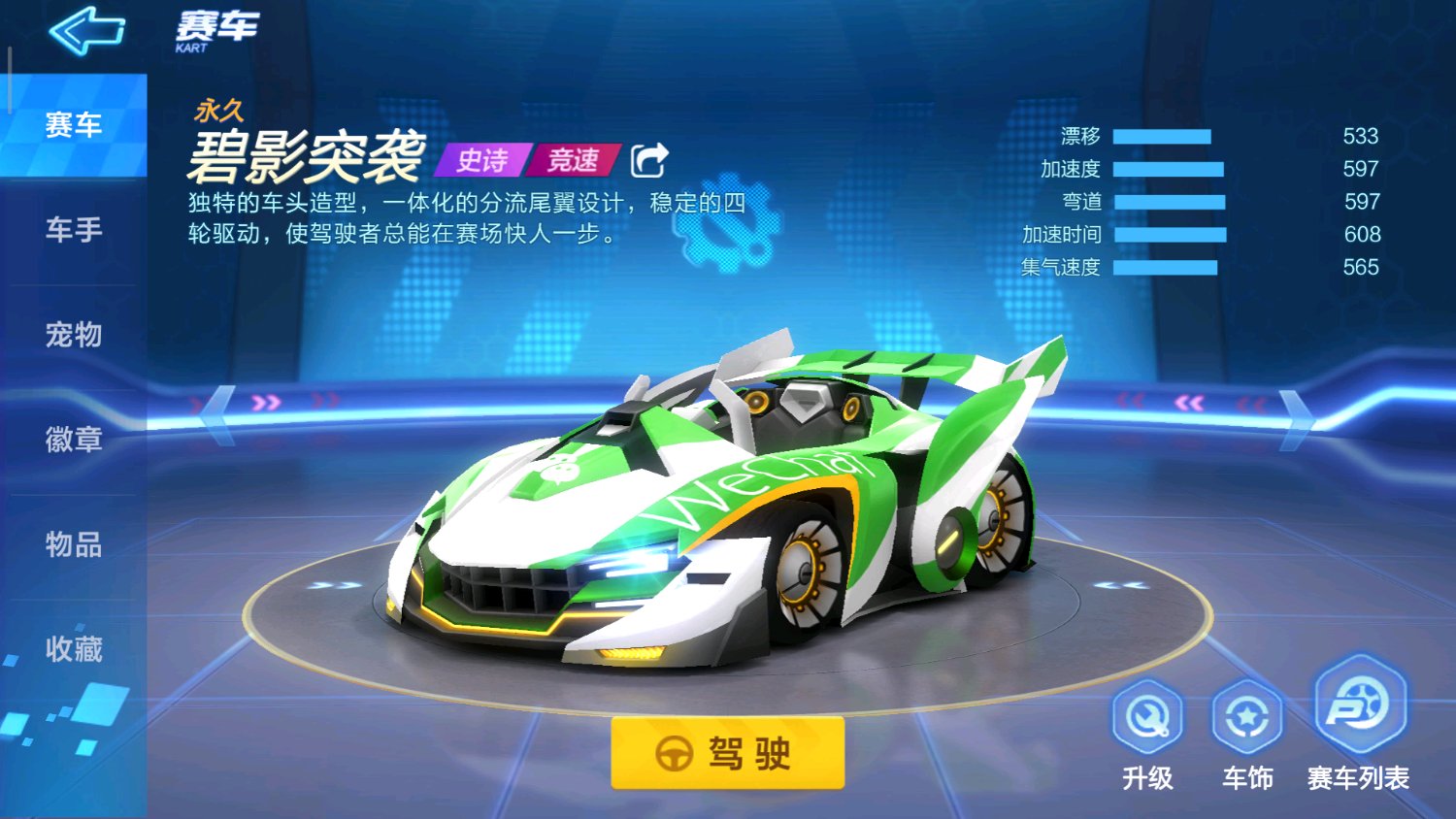
Task: Switch to the 赛车 tab
Action: 74,125
